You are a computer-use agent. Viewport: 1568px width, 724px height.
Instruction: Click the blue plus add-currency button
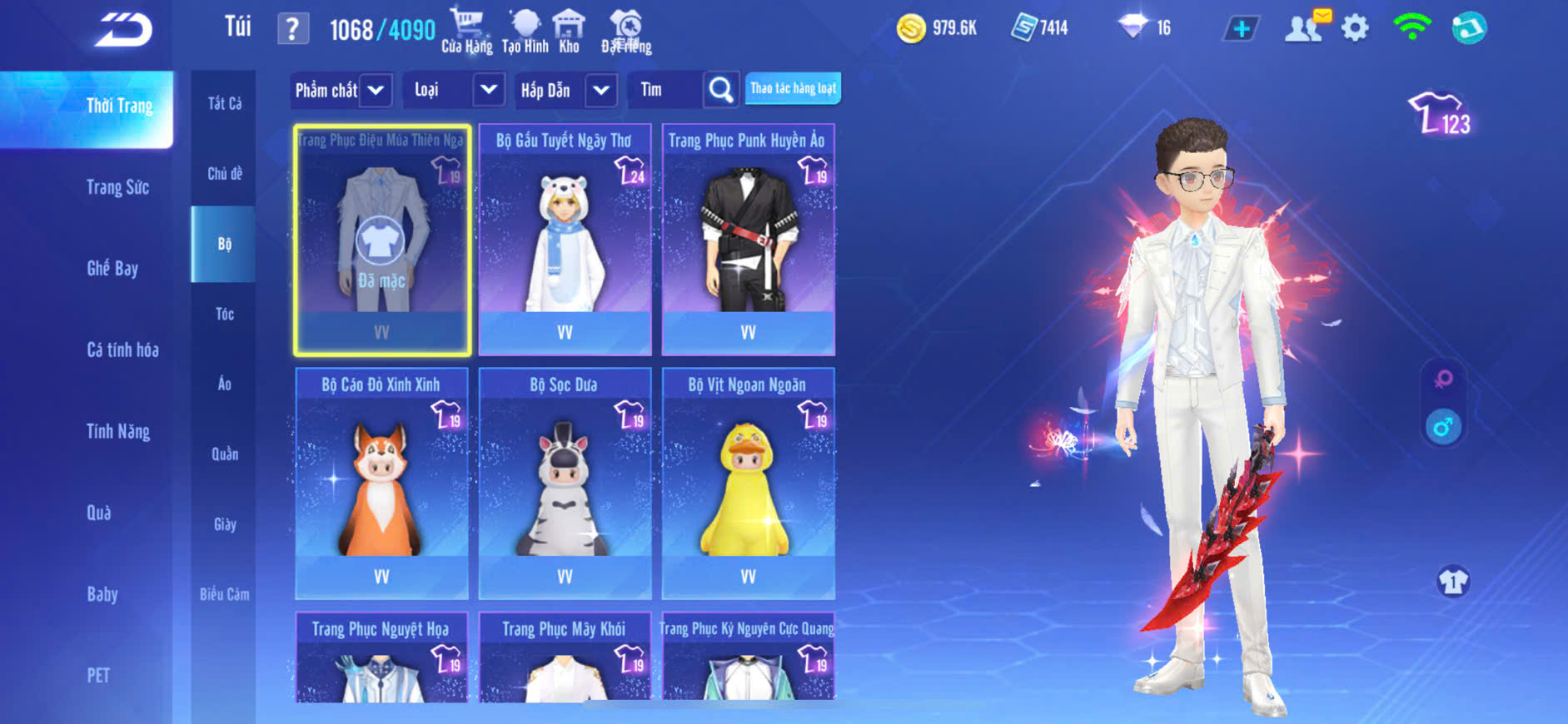(1241, 29)
